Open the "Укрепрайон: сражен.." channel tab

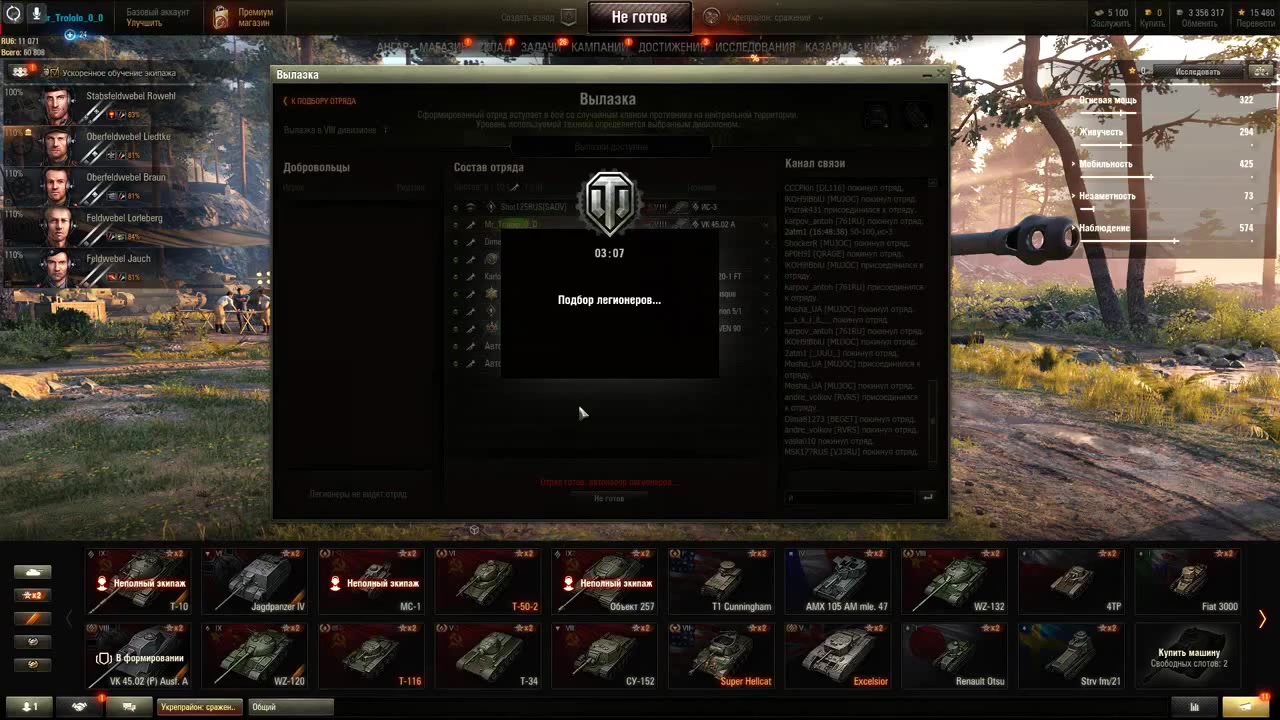point(199,707)
